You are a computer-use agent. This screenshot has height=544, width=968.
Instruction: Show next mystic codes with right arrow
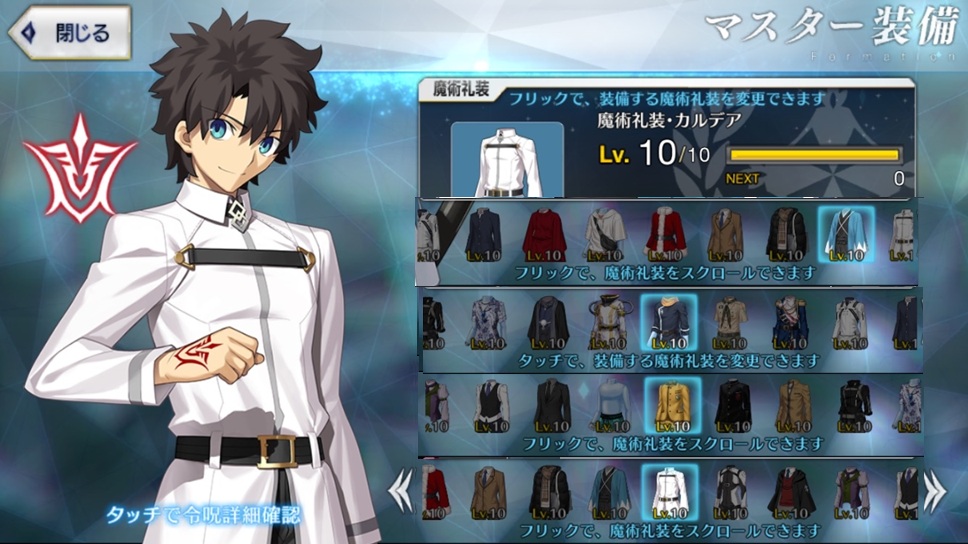click(934, 491)
